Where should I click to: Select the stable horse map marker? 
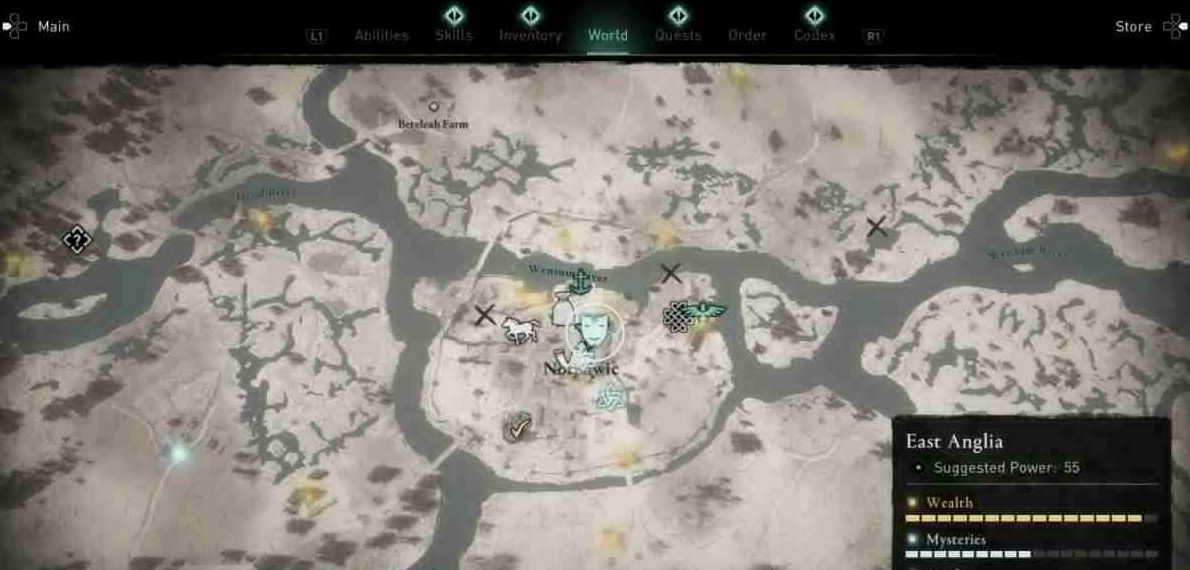tap(520, 330)
